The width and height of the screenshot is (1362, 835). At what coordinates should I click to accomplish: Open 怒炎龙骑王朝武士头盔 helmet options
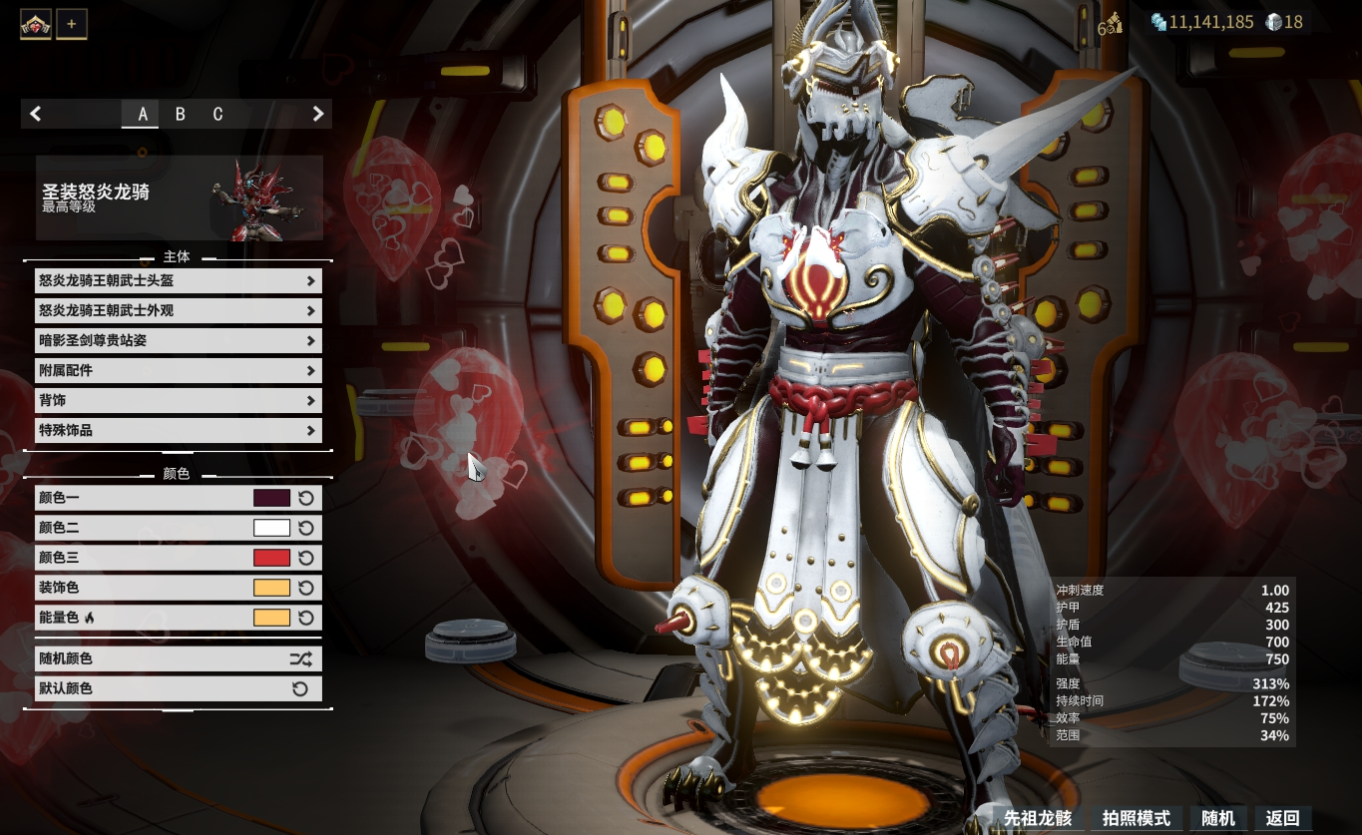coord(178,281)
